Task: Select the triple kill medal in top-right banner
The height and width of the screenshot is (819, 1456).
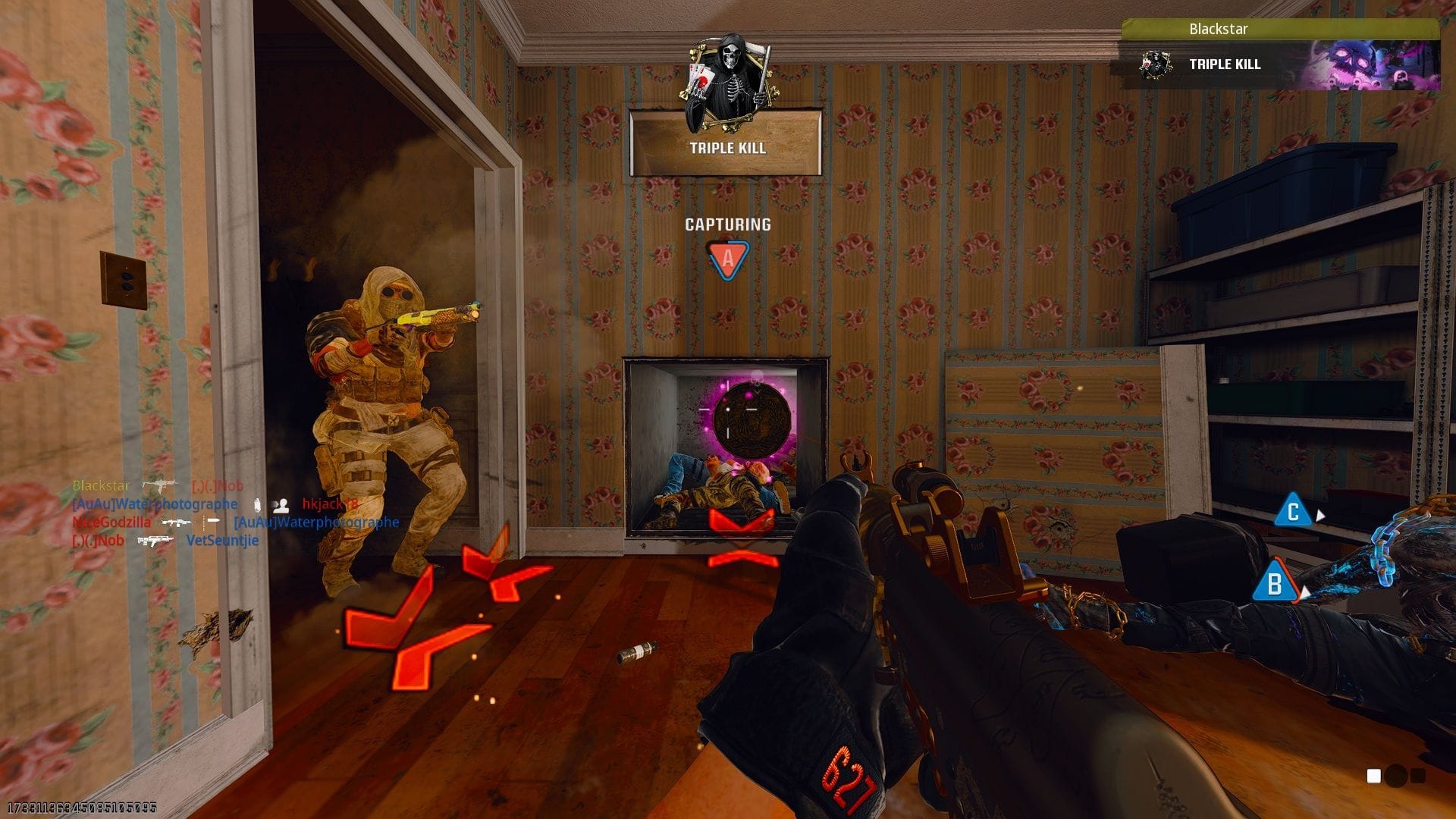Action: pos(1156,64)
